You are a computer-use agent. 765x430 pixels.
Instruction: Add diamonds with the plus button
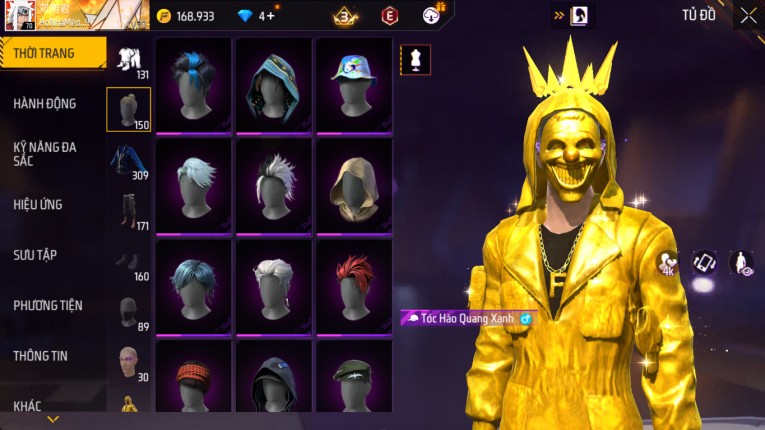(x=271, y=16)
